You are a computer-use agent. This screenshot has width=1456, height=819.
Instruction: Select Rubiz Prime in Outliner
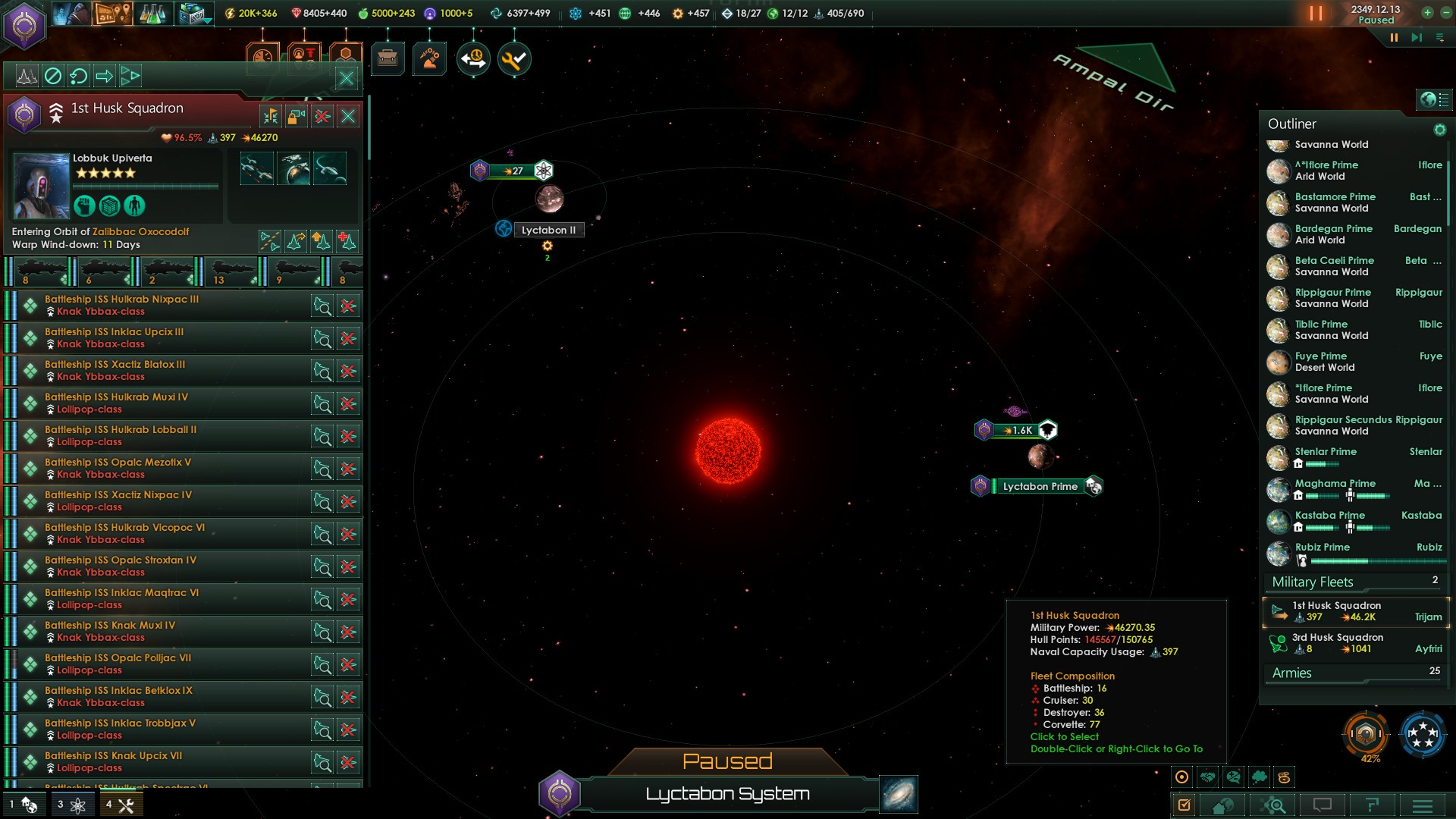click(x=1322, y=547)
